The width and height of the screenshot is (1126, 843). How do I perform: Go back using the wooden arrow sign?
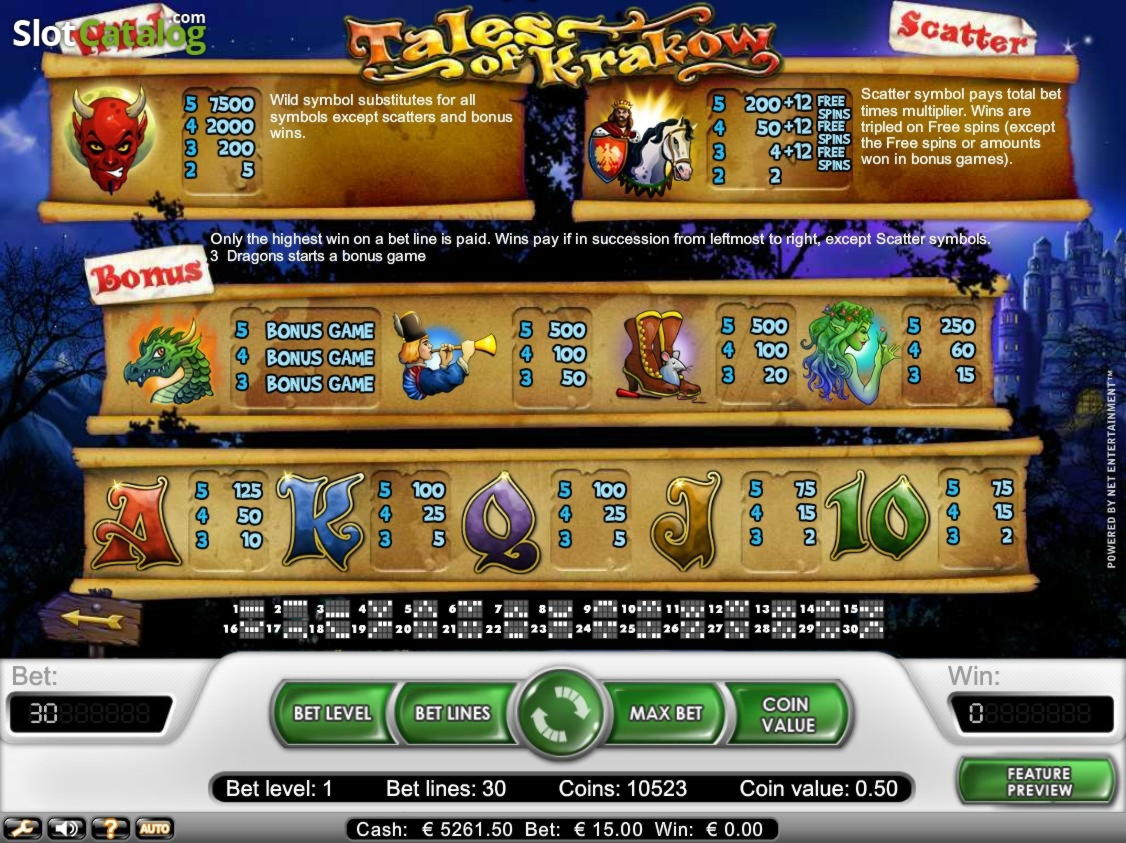(x=92, y=620)
